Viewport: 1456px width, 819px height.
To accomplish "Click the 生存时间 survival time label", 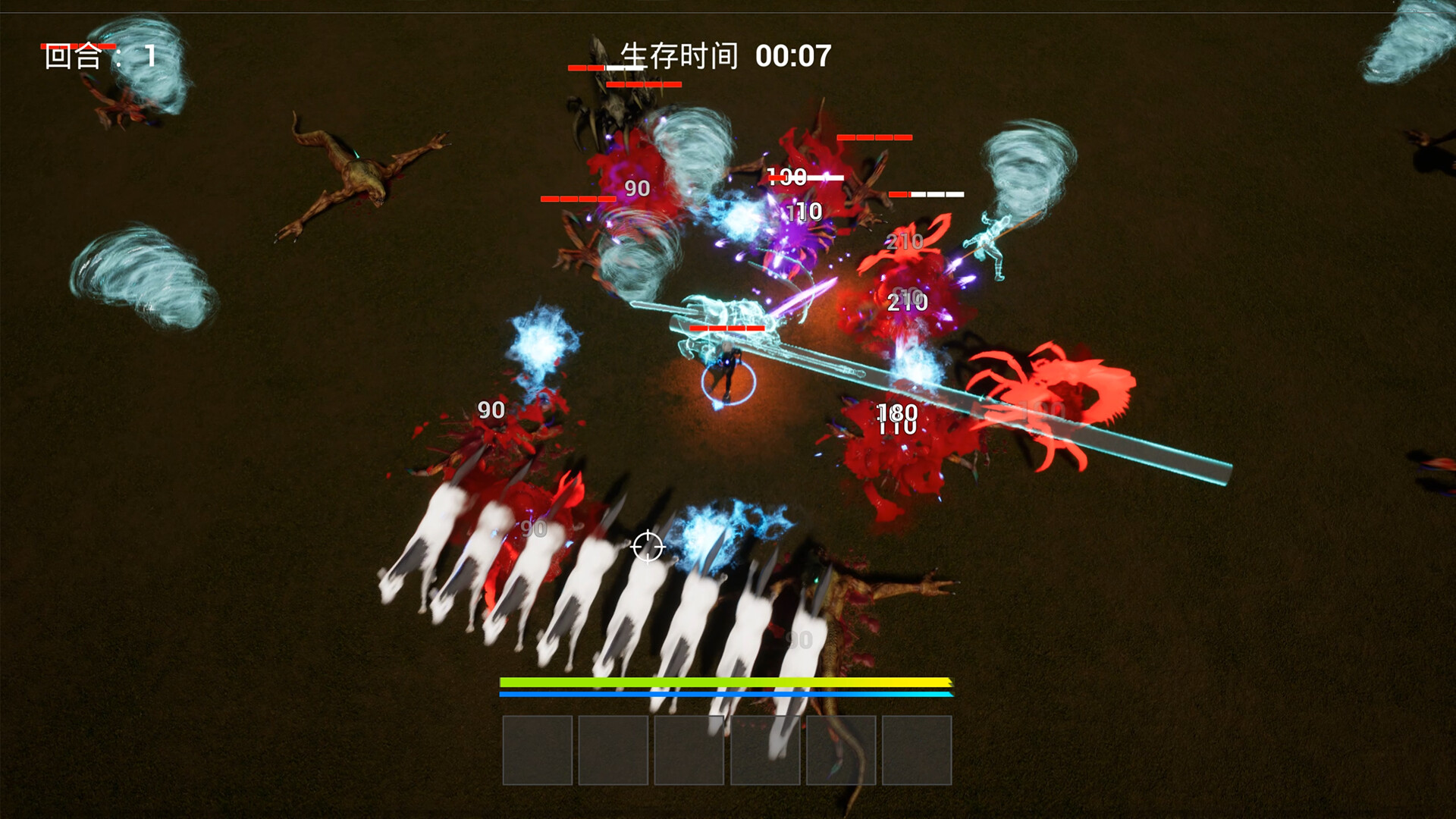I will coord(679,55).
